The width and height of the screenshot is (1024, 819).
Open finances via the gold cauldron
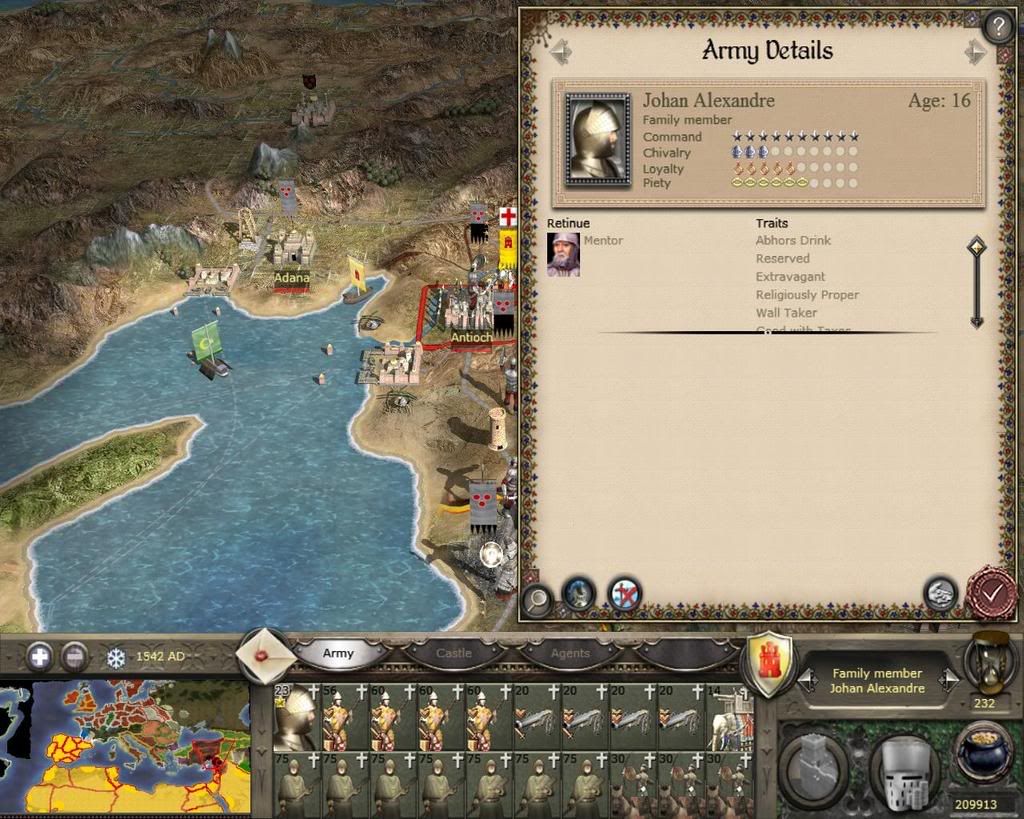[x=983, y=757]
